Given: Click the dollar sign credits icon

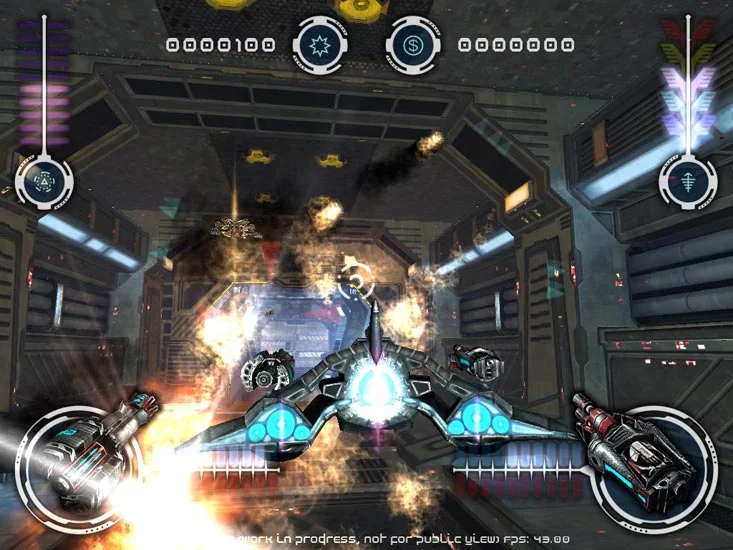Looking at the screenshot, I should point(413,45).
